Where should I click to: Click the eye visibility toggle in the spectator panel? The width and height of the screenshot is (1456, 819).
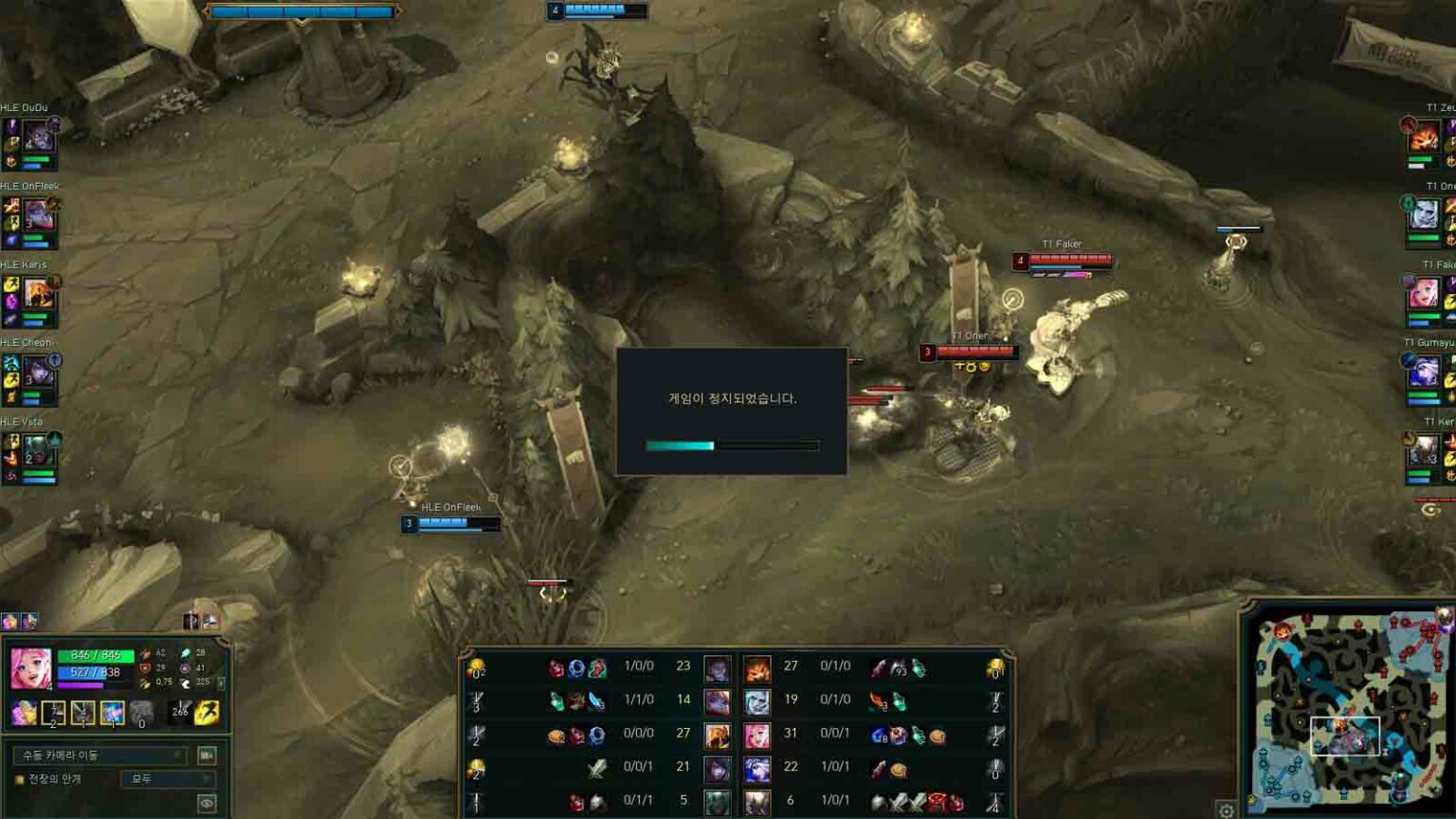pos(207,801)
